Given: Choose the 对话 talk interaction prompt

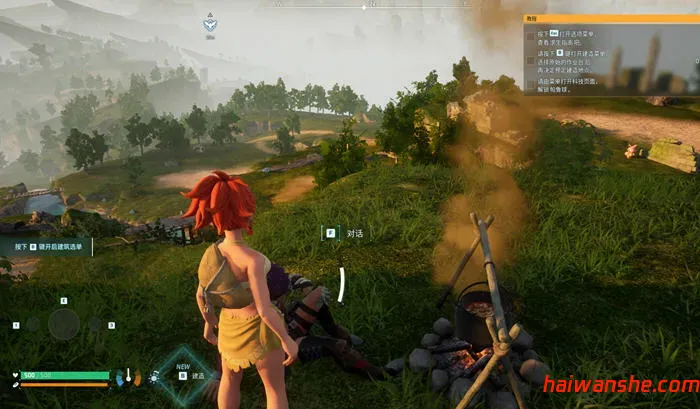Looking at the screenshot, I should (343, 232).
